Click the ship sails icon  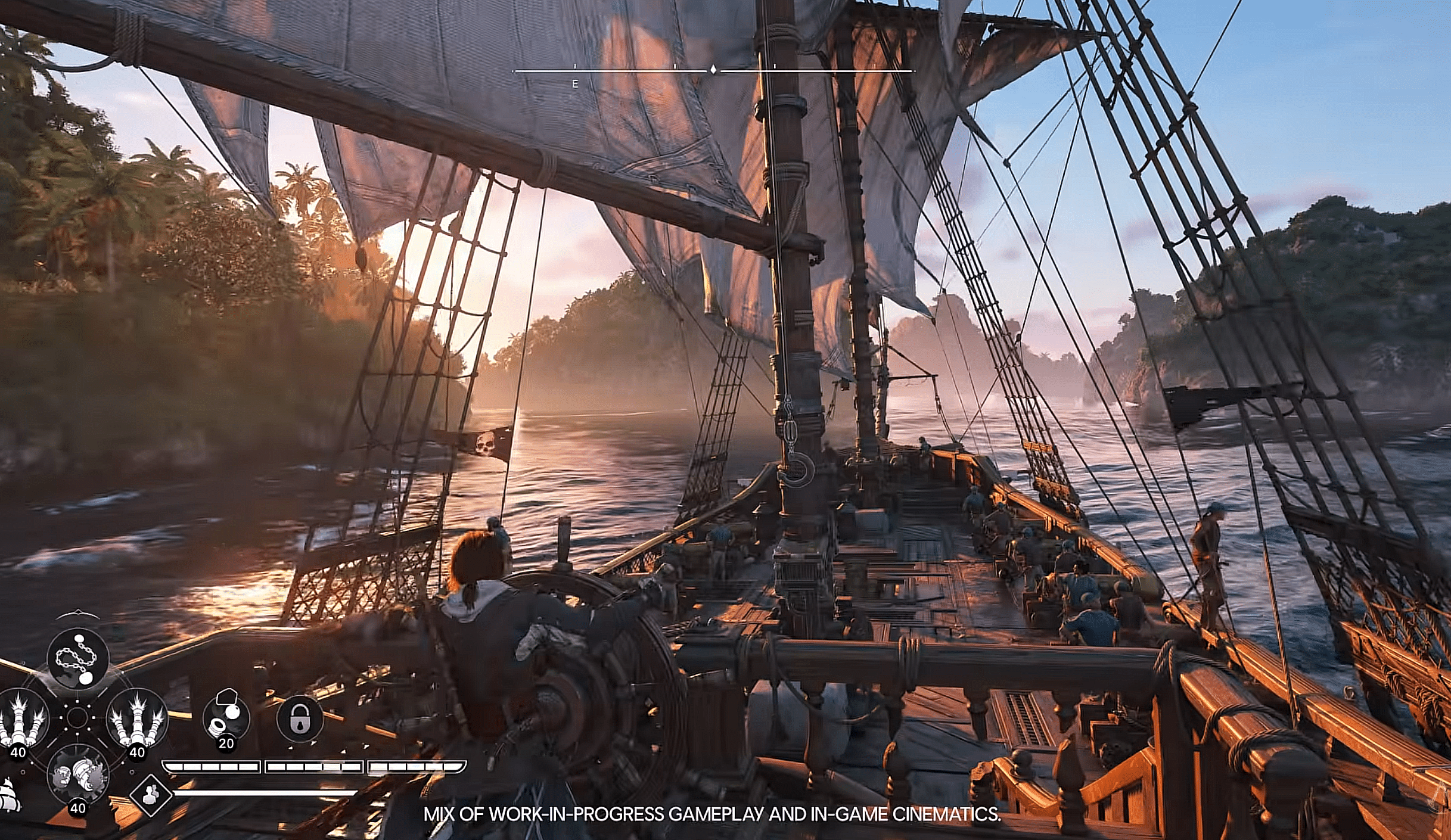(8, 794)
